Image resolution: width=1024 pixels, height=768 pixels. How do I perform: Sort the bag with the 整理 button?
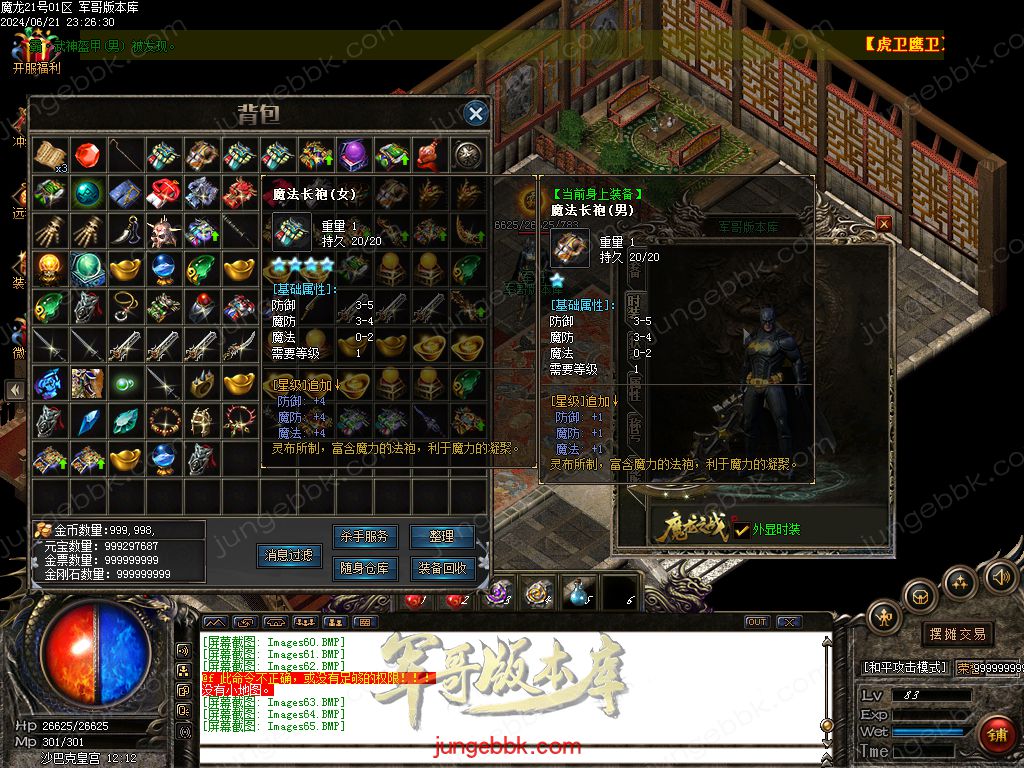point(441,537)
